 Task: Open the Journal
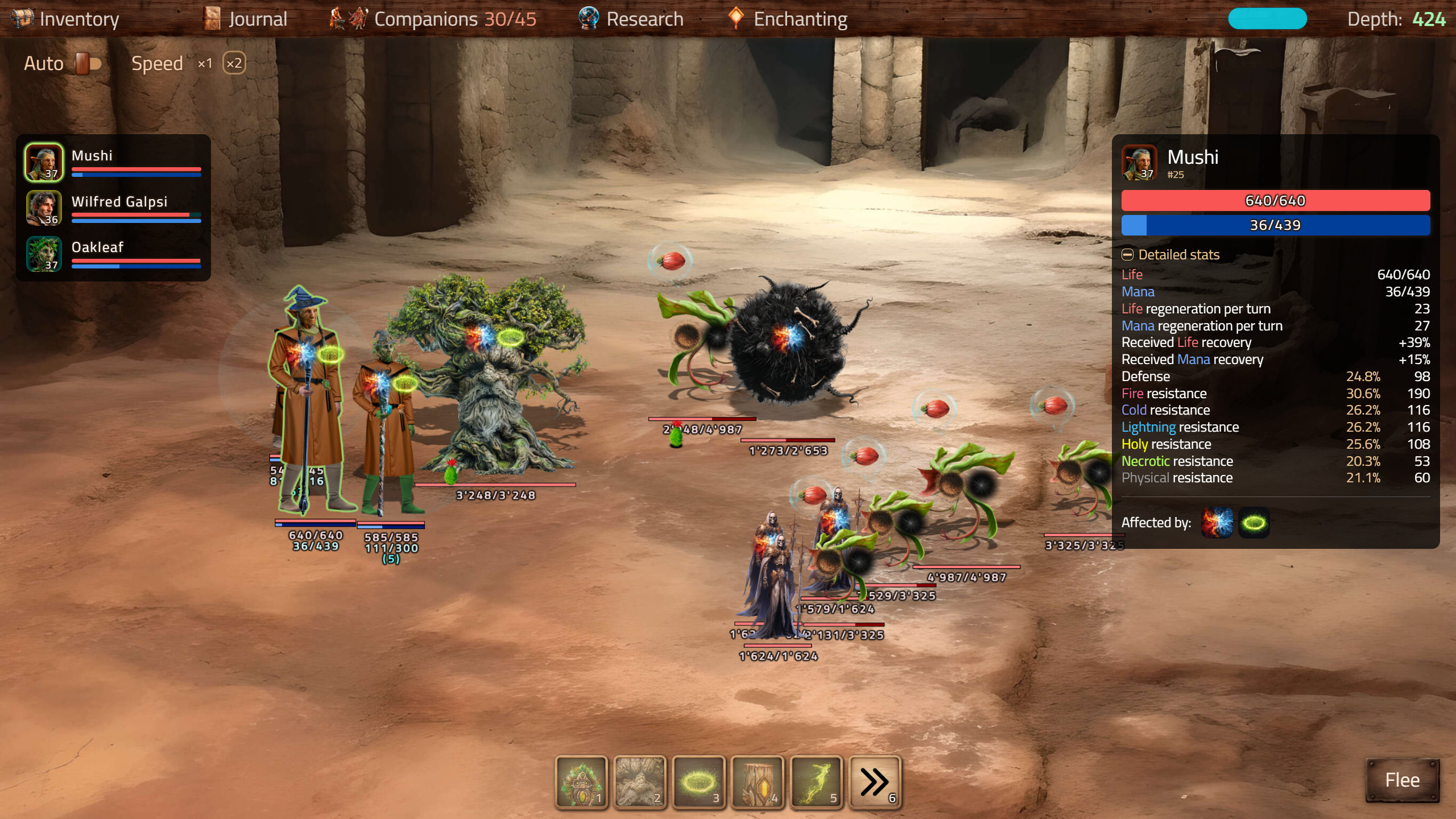[x=246, y=19]
